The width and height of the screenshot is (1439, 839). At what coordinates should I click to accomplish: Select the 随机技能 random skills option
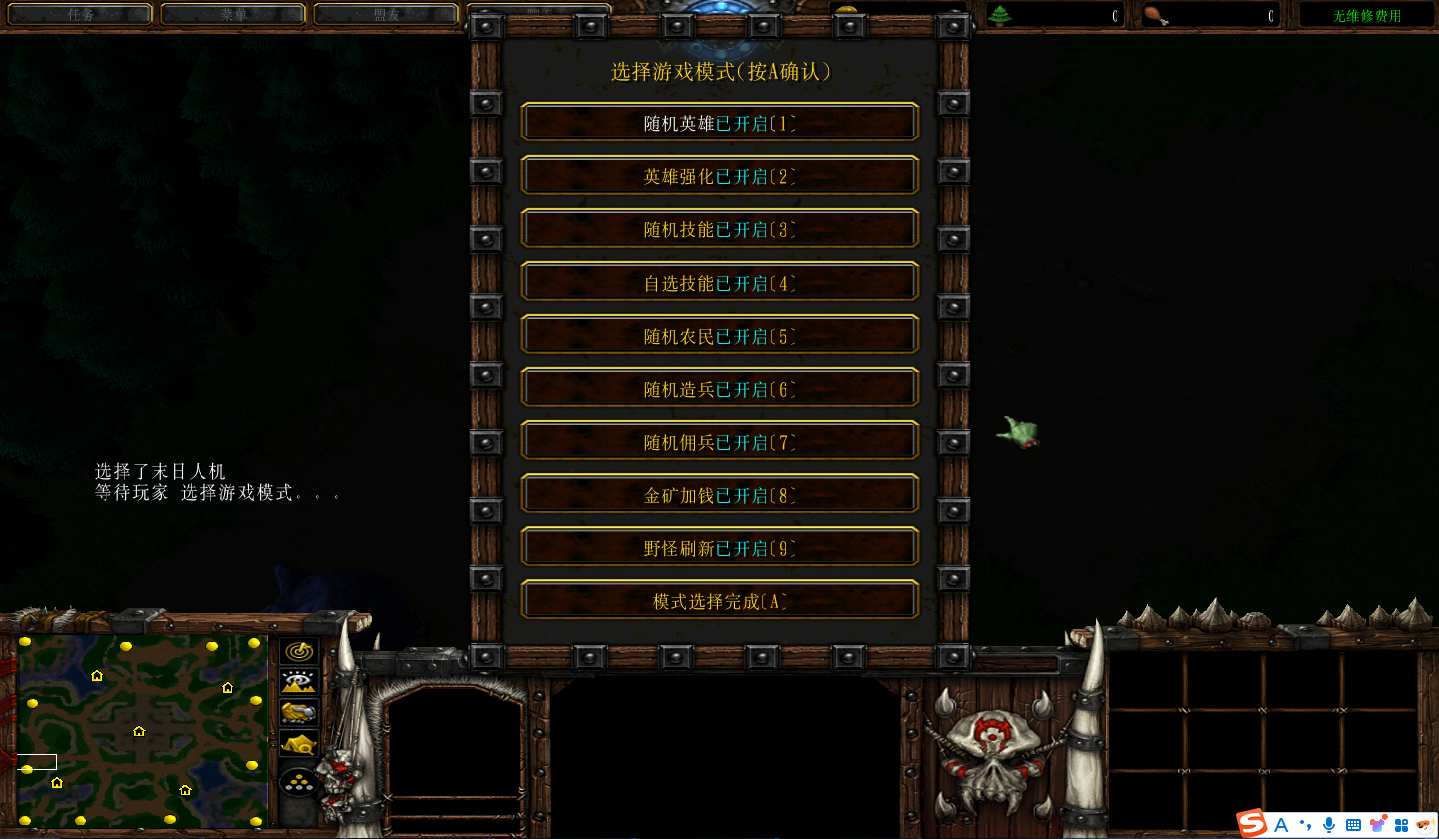719,229
